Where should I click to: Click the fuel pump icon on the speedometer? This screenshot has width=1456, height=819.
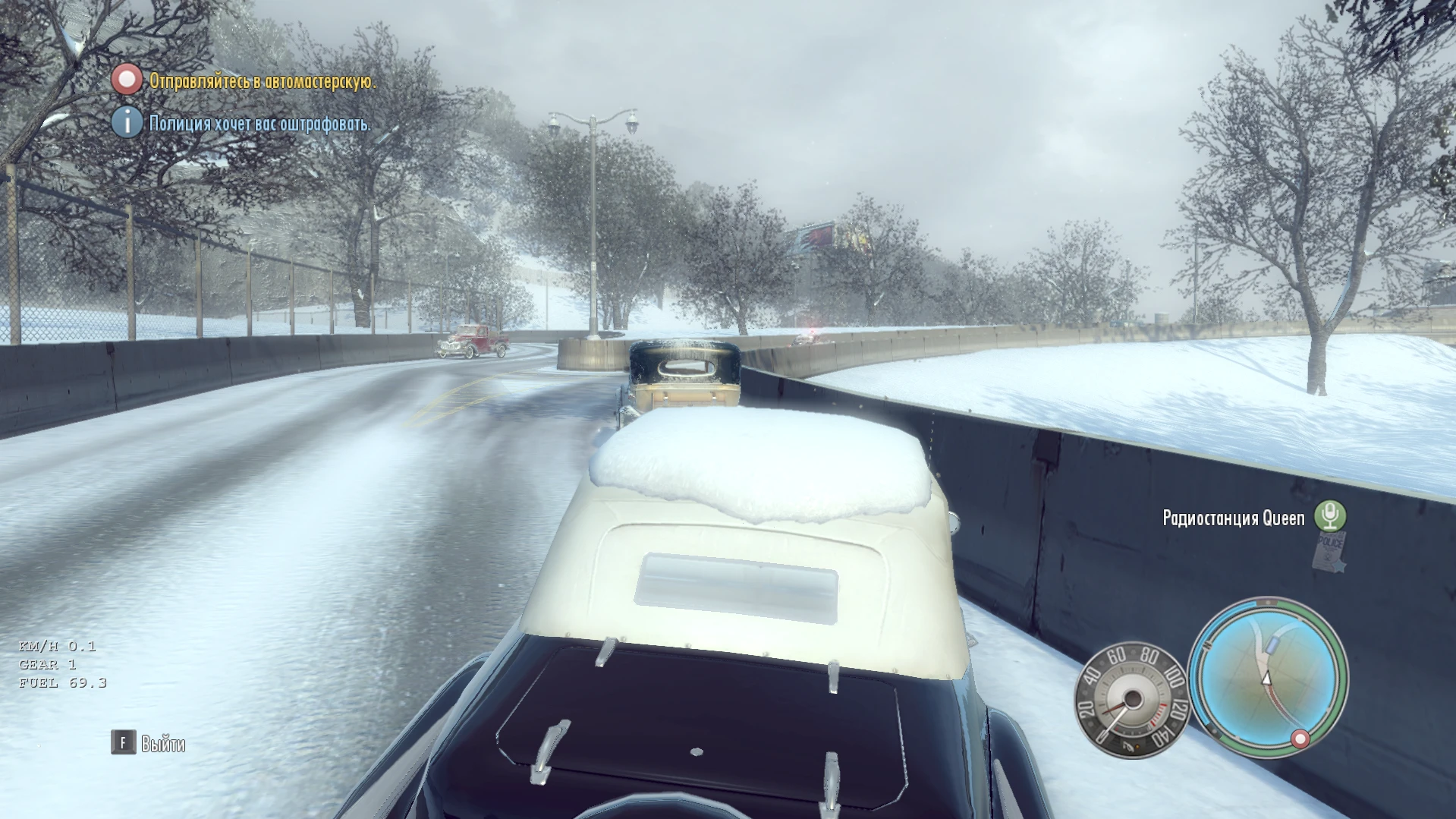click(1127, 747)
